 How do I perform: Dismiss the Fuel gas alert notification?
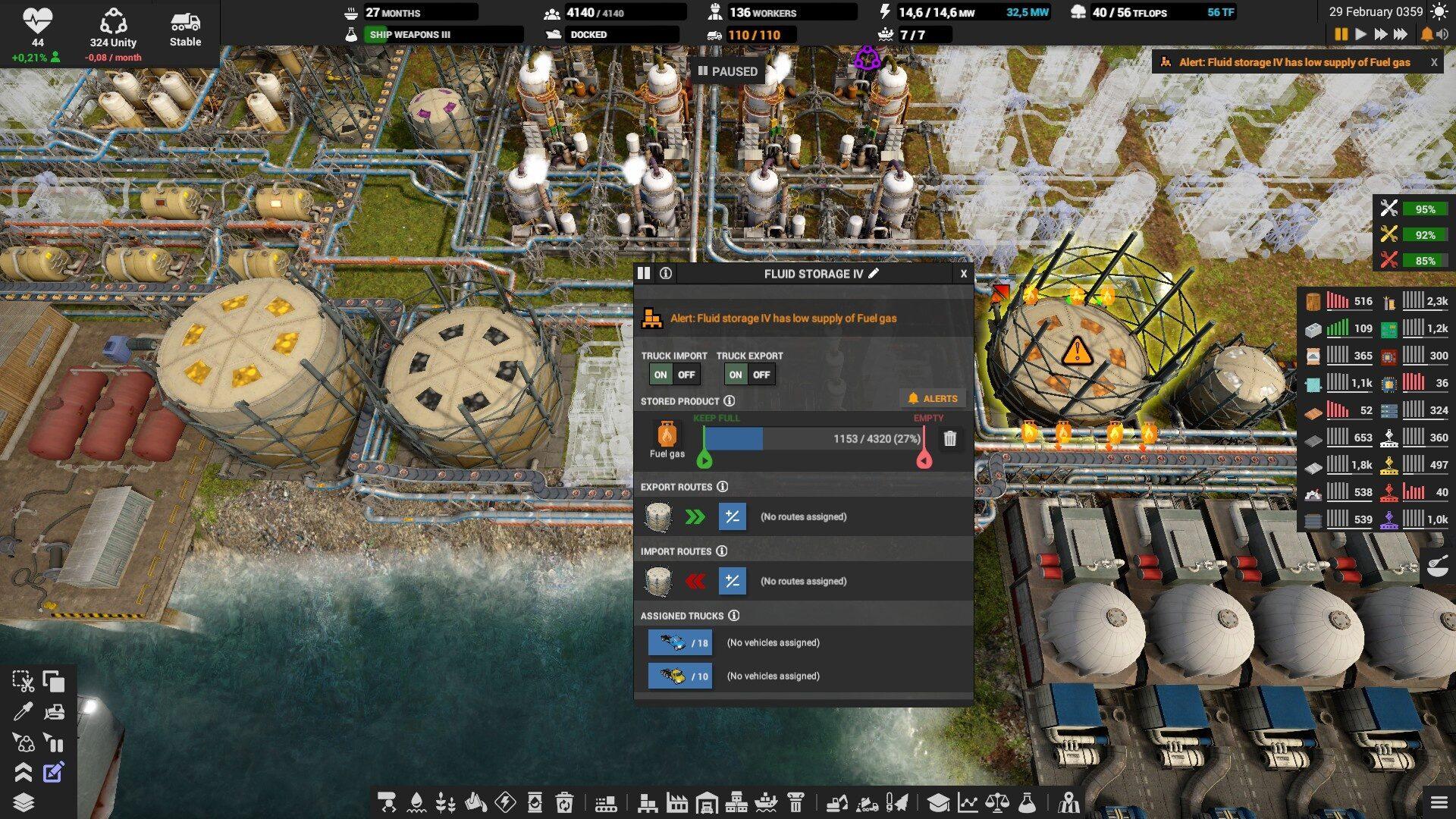pyautogui.click(x=1434, y=62)
